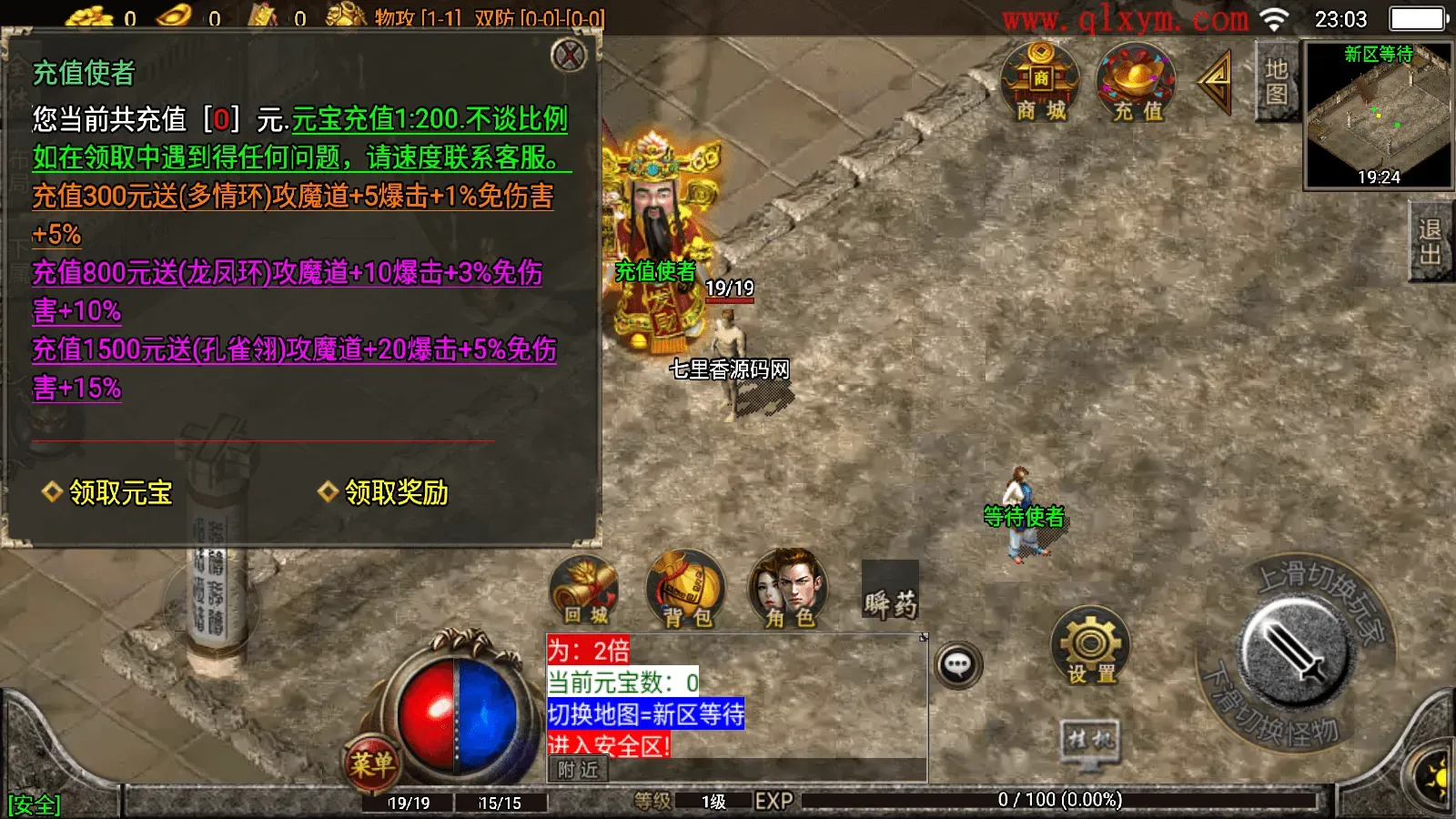Select 切换地图=新区等待 map switch link
Screen dimensions: 1456x819
648,717
